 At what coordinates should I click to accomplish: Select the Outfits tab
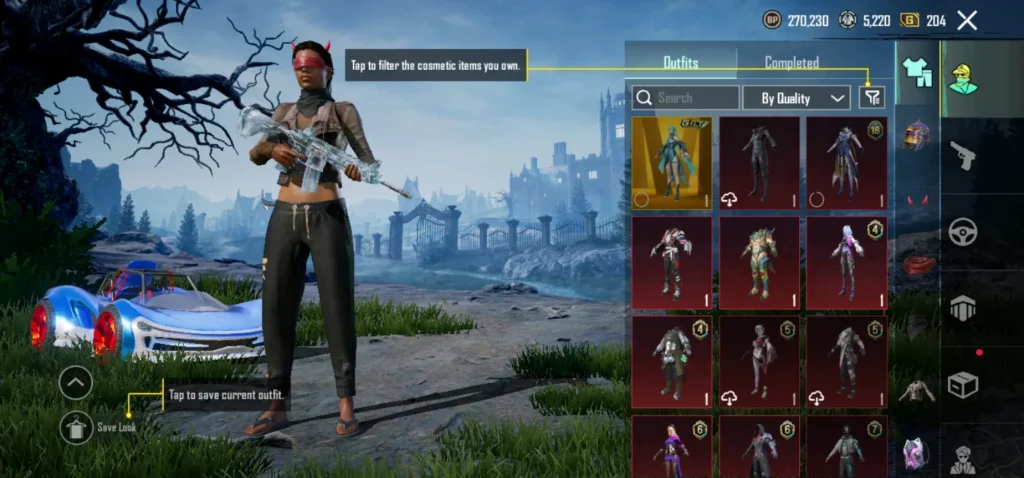click(x=681, y=62)
